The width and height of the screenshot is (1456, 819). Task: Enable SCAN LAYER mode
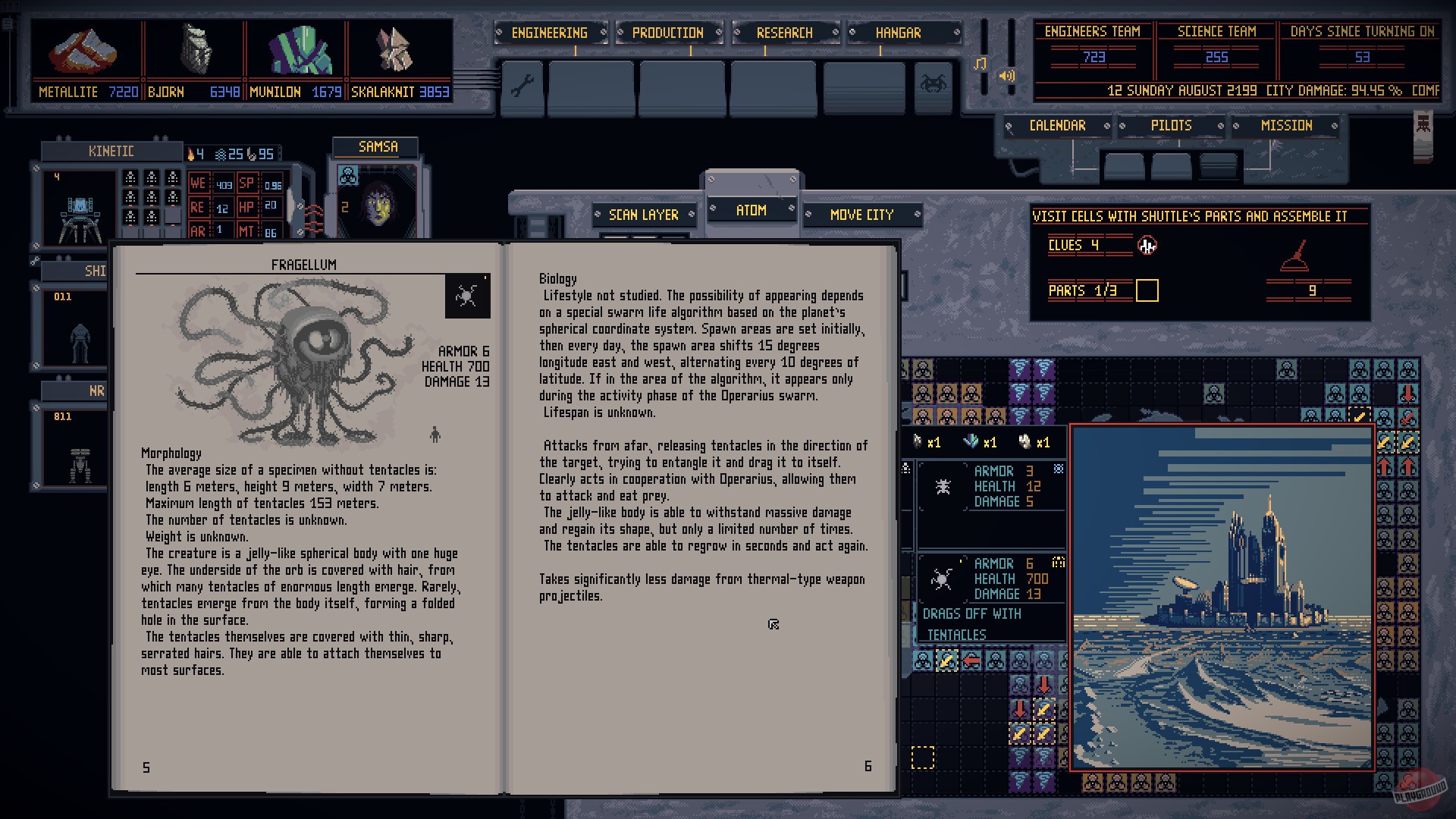coord(644,215)
